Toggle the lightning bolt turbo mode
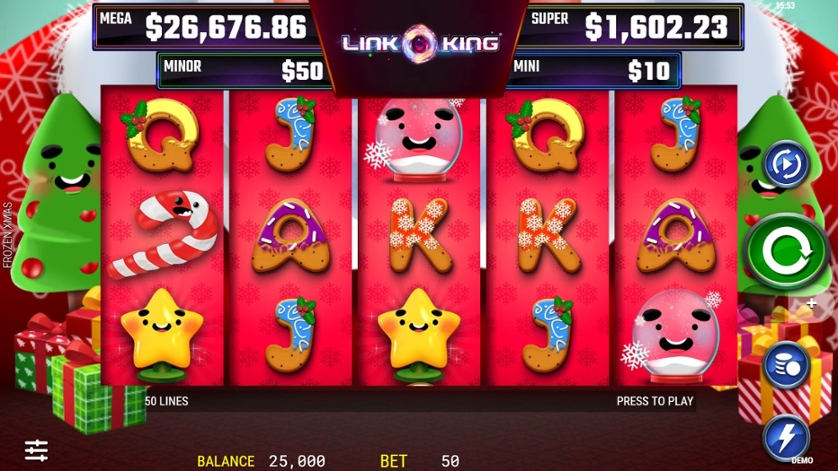838x471 pixels. [786, 437]
